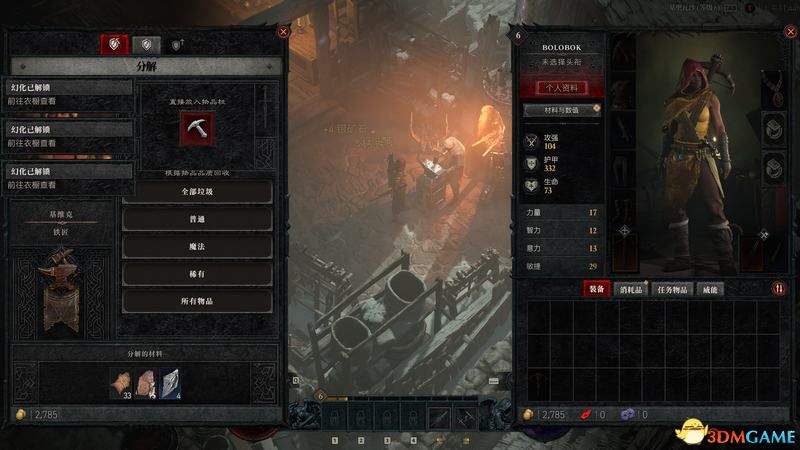Choose the 普通 (common) salvage option
Image resolution: width=800 pixels, height=450 pixels.
(197, 219)
